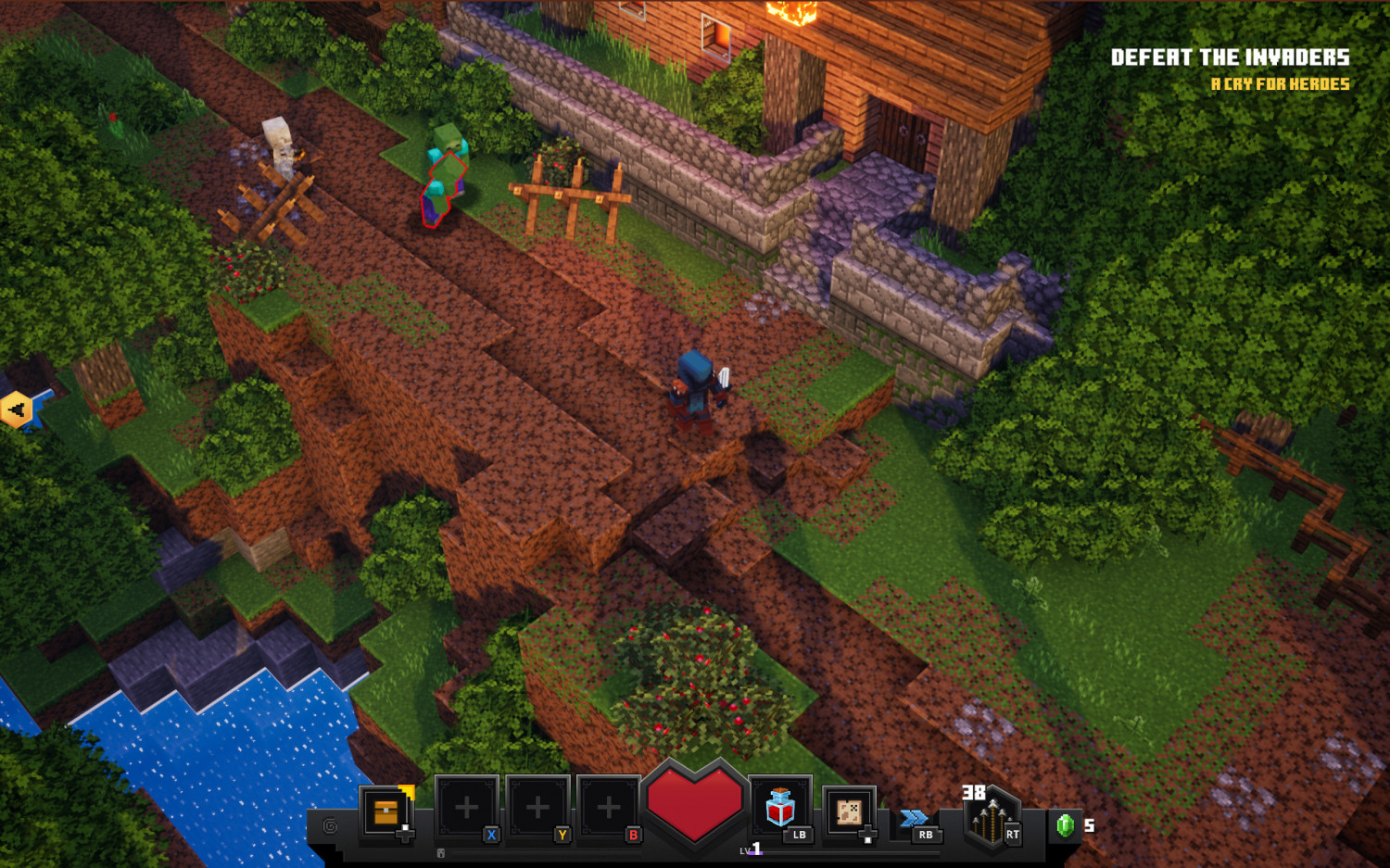Image resolution: width=1390 pixels, height=868 pixels.
Task: Select the empty B artifact slot
Action: (x=609, y=806)
